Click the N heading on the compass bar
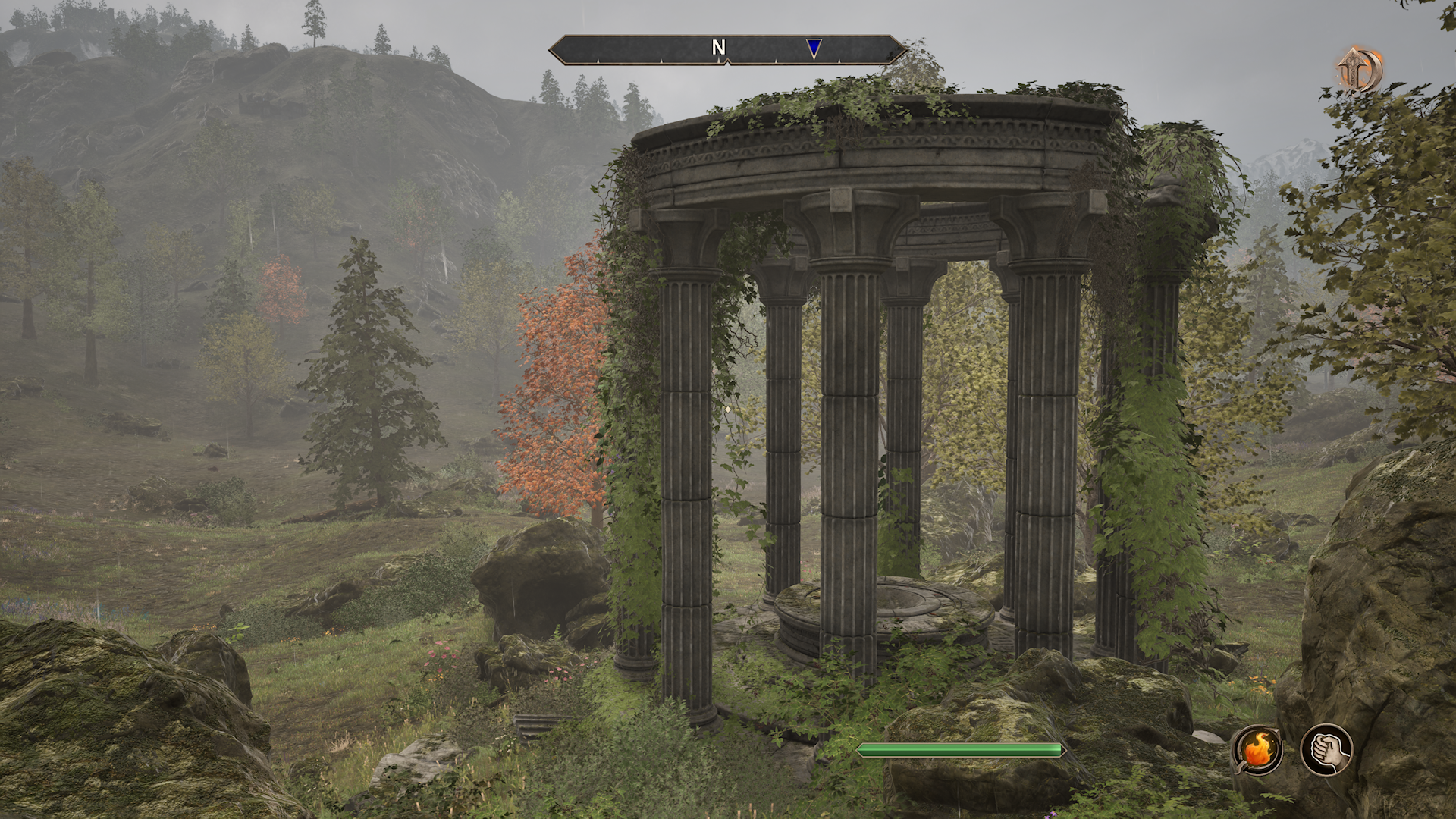Viewport: 1456px width, 819px height. pos(719,48)
